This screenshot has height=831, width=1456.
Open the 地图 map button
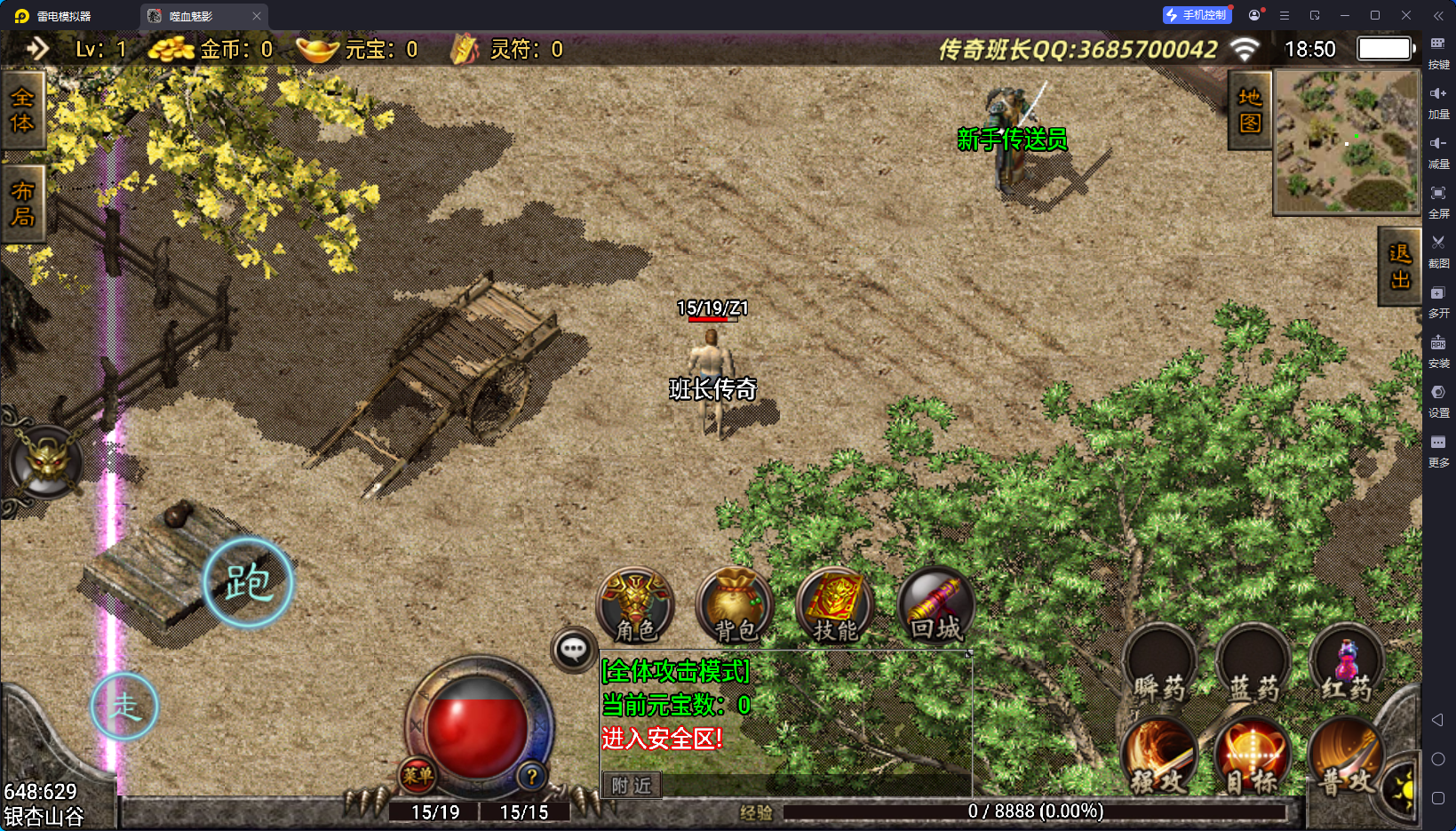tap(1250, 110)
